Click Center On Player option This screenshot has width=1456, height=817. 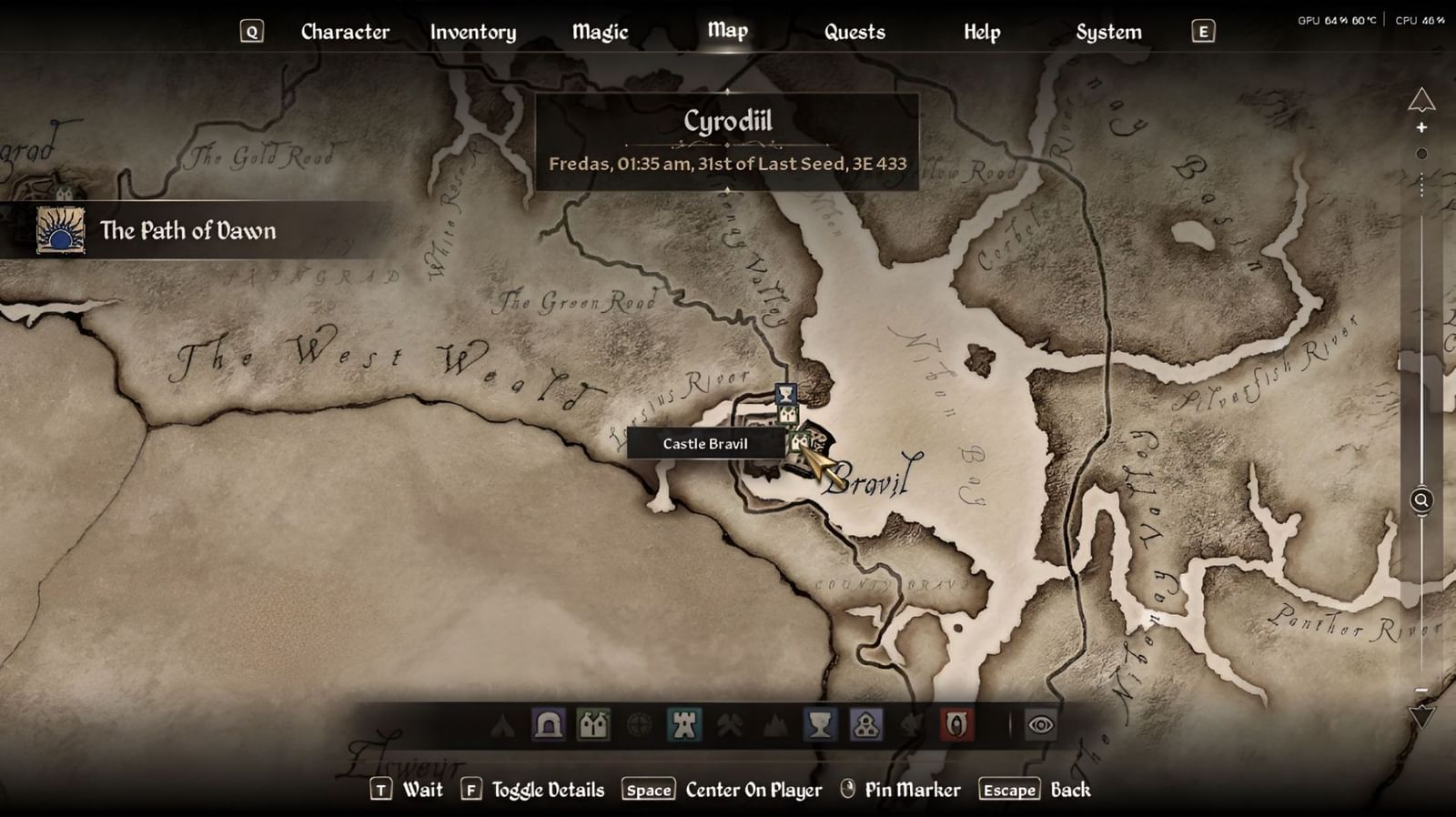pyautogui.click(x=753, y=790)
